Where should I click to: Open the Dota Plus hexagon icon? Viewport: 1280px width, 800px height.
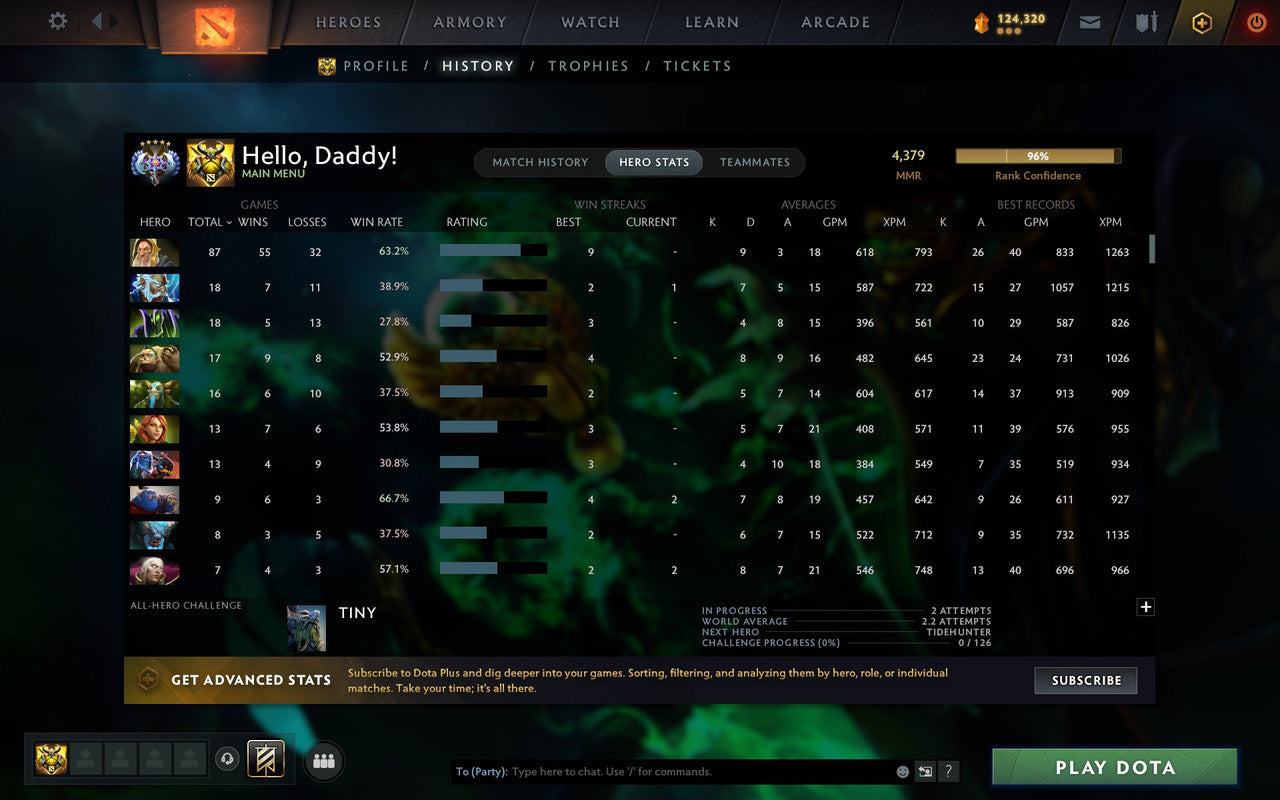click(1201, 22)
